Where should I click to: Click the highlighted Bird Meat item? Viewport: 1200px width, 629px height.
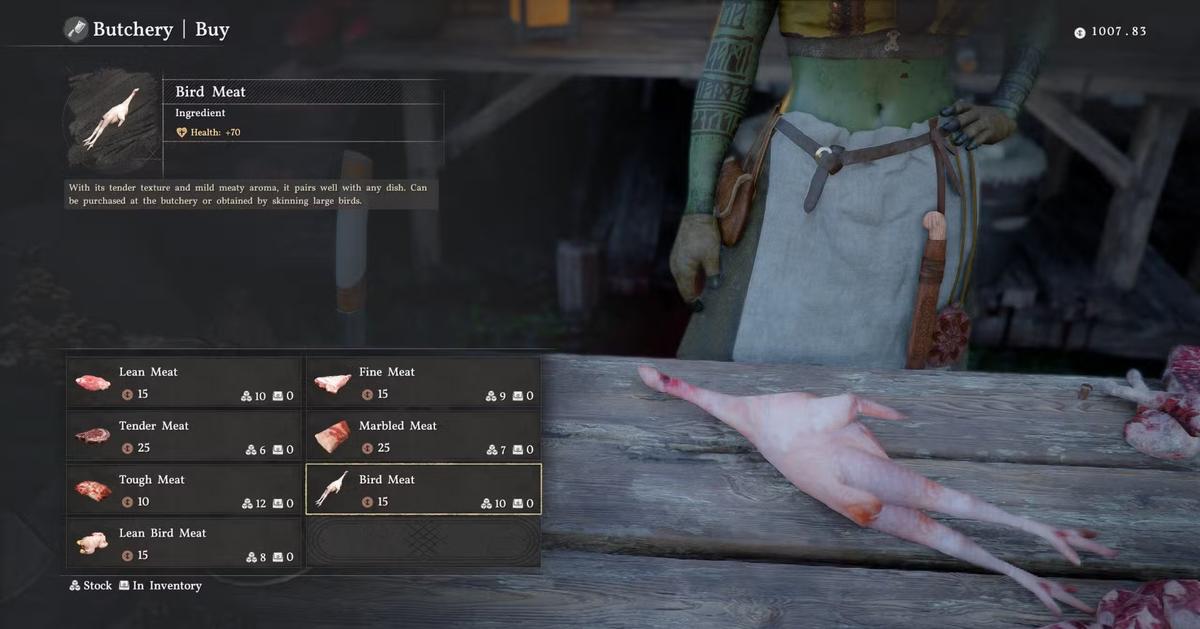(423, 490)
